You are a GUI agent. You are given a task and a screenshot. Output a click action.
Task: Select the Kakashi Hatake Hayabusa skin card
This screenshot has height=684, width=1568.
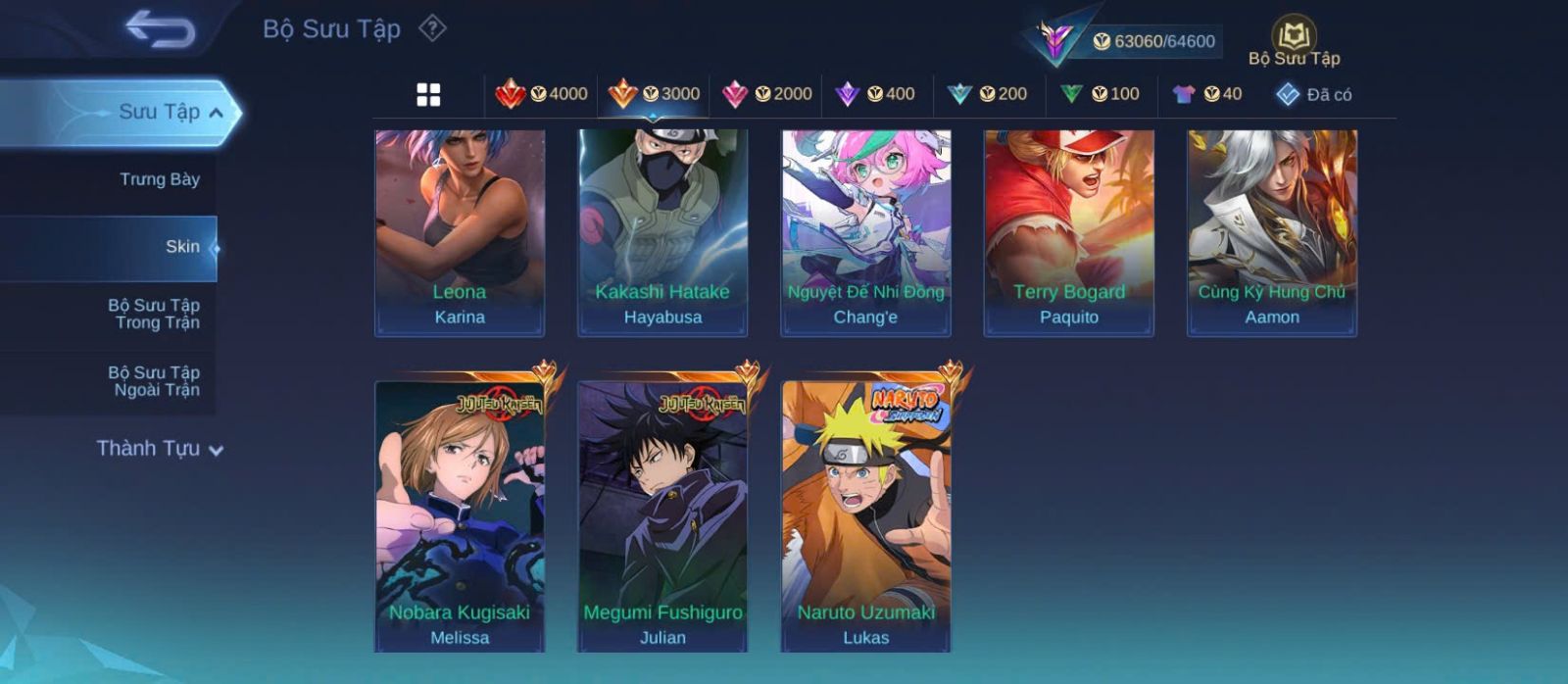coord(662,233)
